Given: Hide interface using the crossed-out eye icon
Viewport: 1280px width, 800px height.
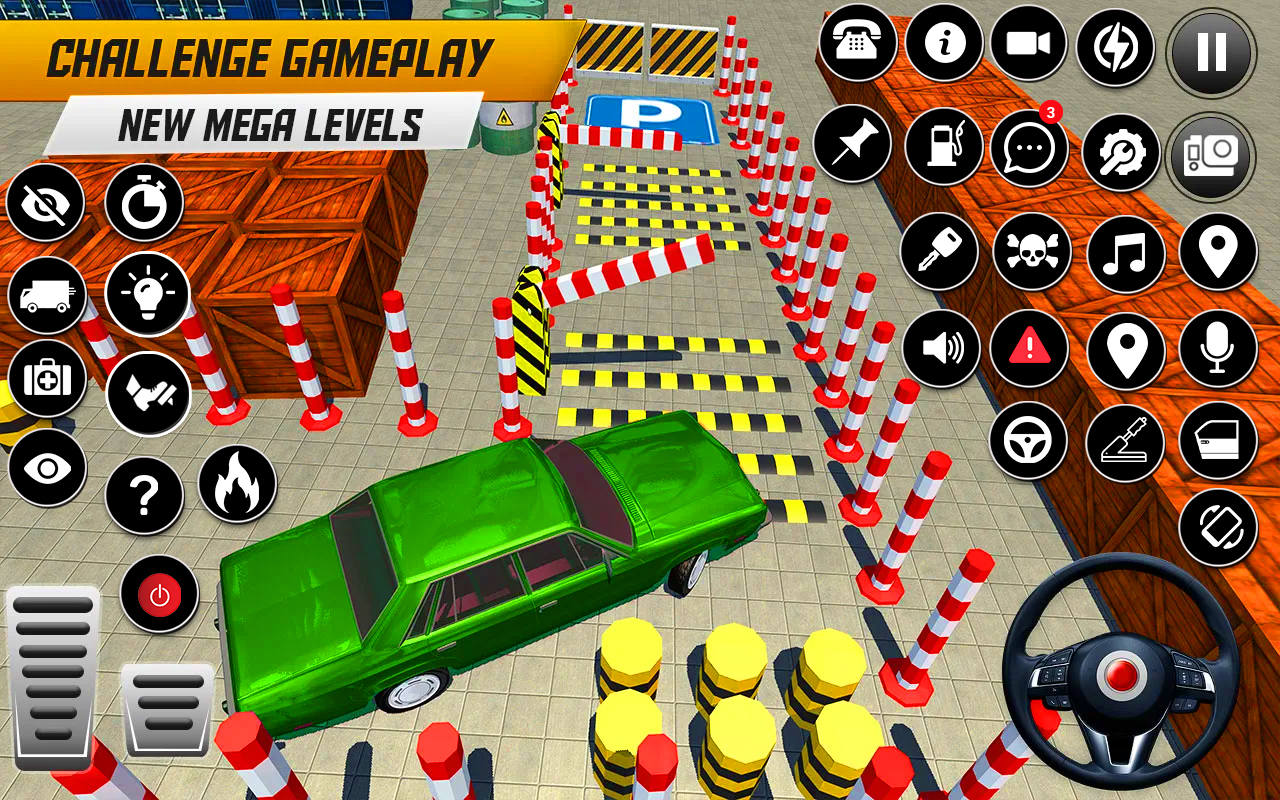Looking at the screenshot, I should (45, 203).
